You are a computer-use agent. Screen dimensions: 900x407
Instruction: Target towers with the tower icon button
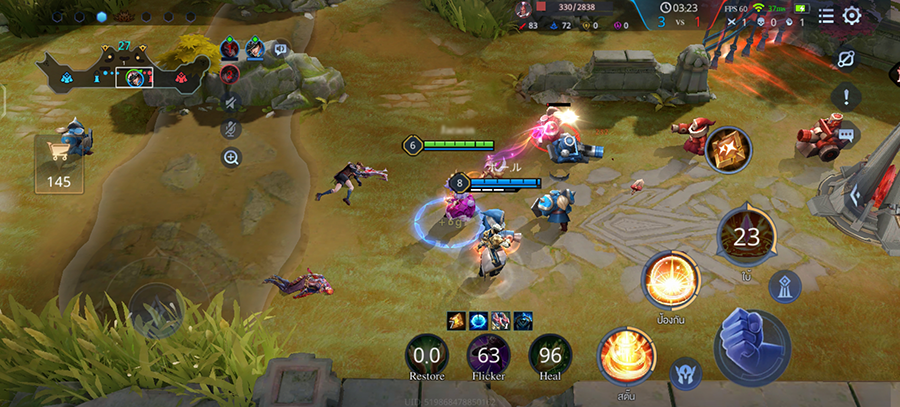[785, 287]
